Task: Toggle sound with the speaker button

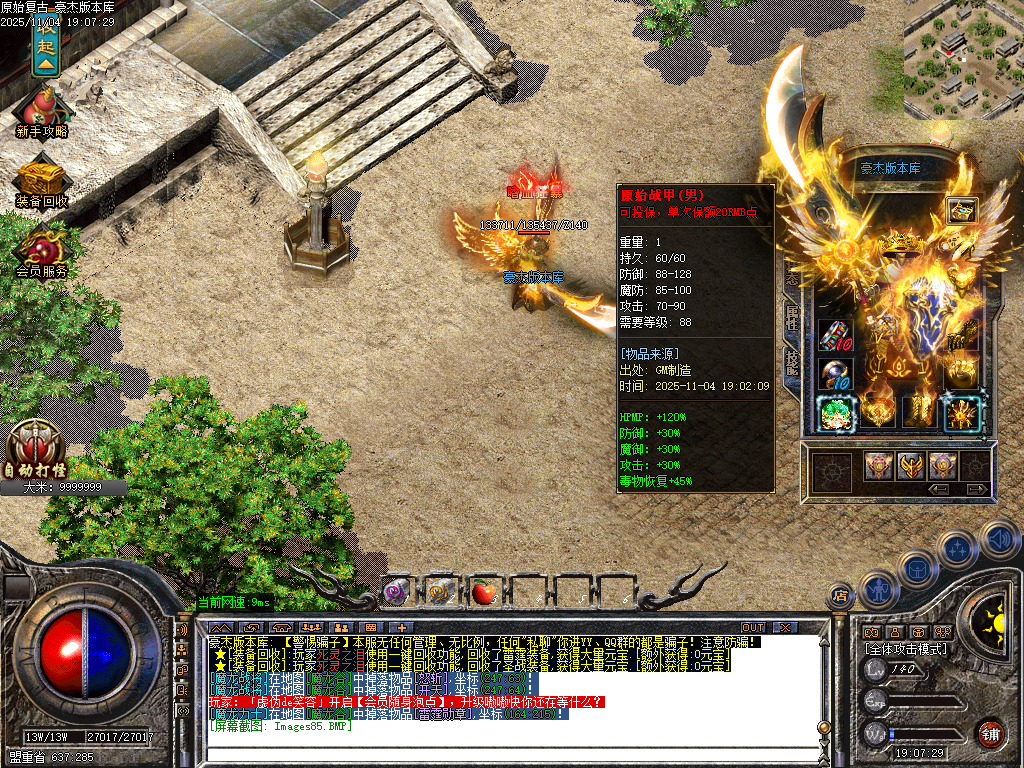Action: point(1000,539)
